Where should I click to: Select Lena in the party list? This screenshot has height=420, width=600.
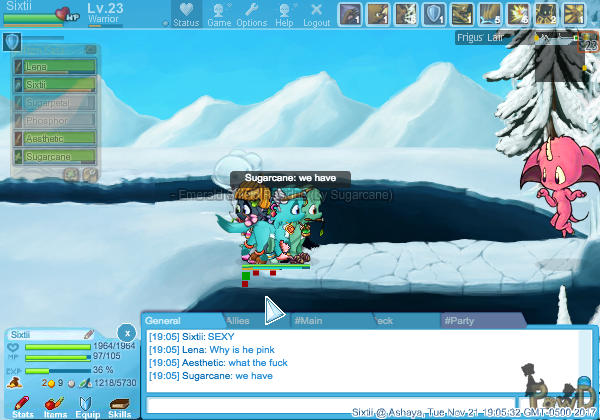point(56,67)
